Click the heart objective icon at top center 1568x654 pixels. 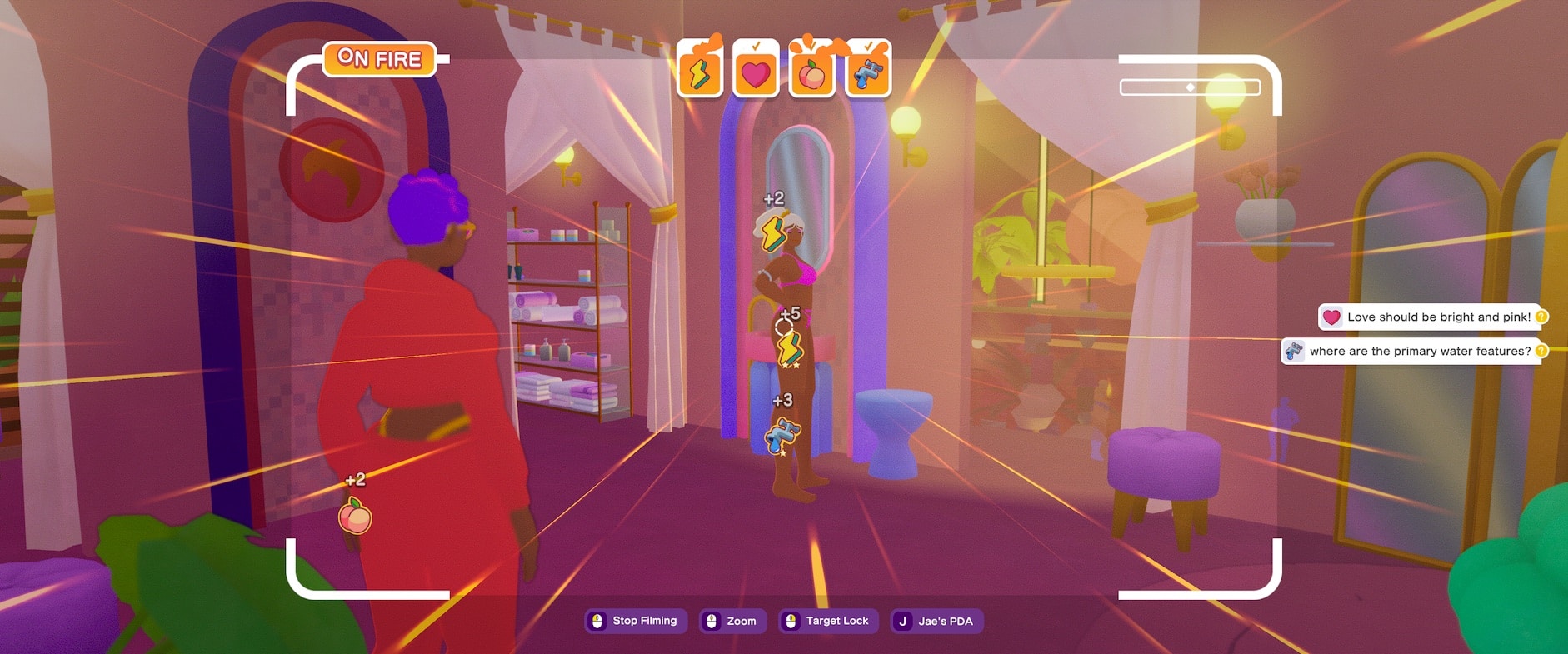coord(756,76)
